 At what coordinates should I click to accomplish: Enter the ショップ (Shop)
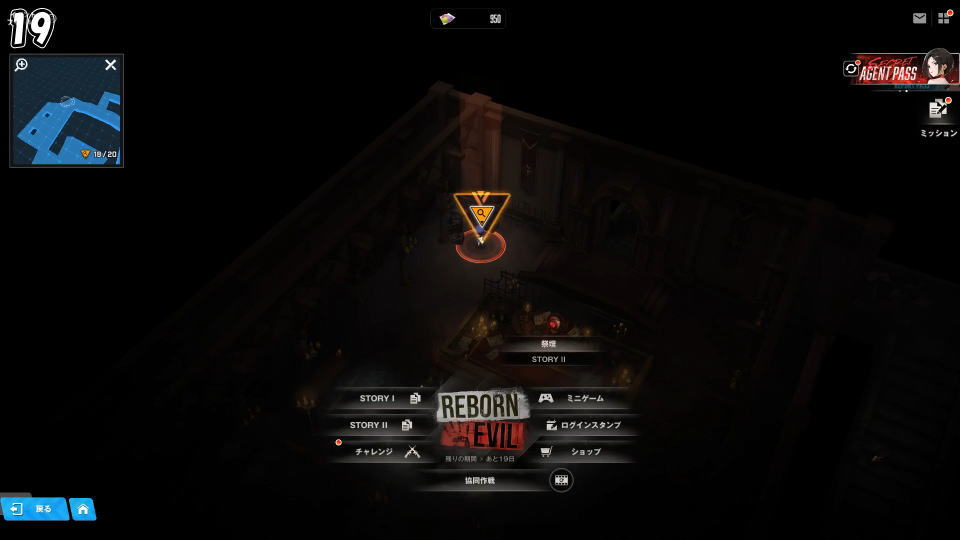(580, 452)
